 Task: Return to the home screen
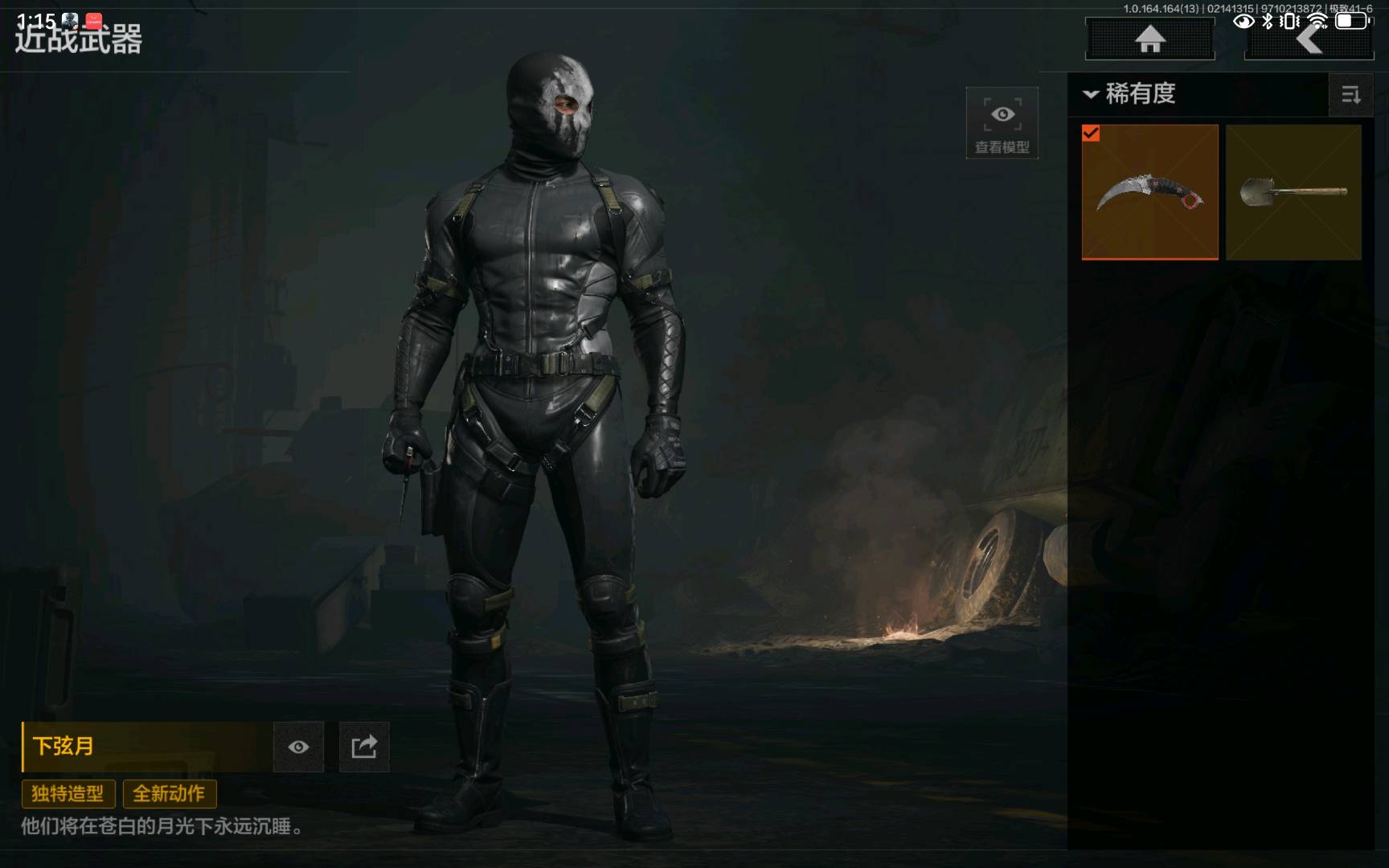click(1149, 39)
